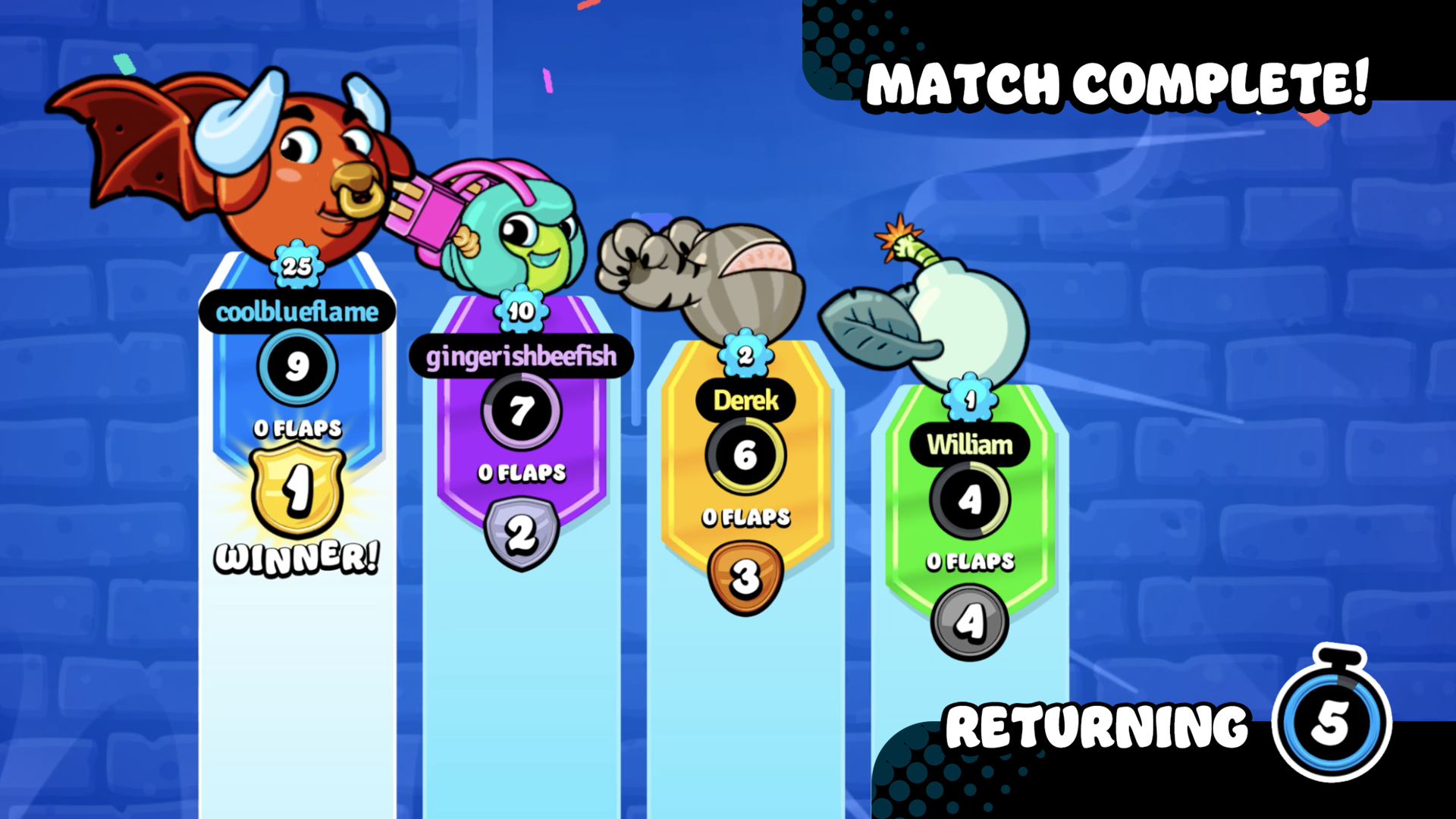Click William's 0 FLAPS label
Image resolution: width=1456 pixels, height=819 pixels.
coord(971,561)
